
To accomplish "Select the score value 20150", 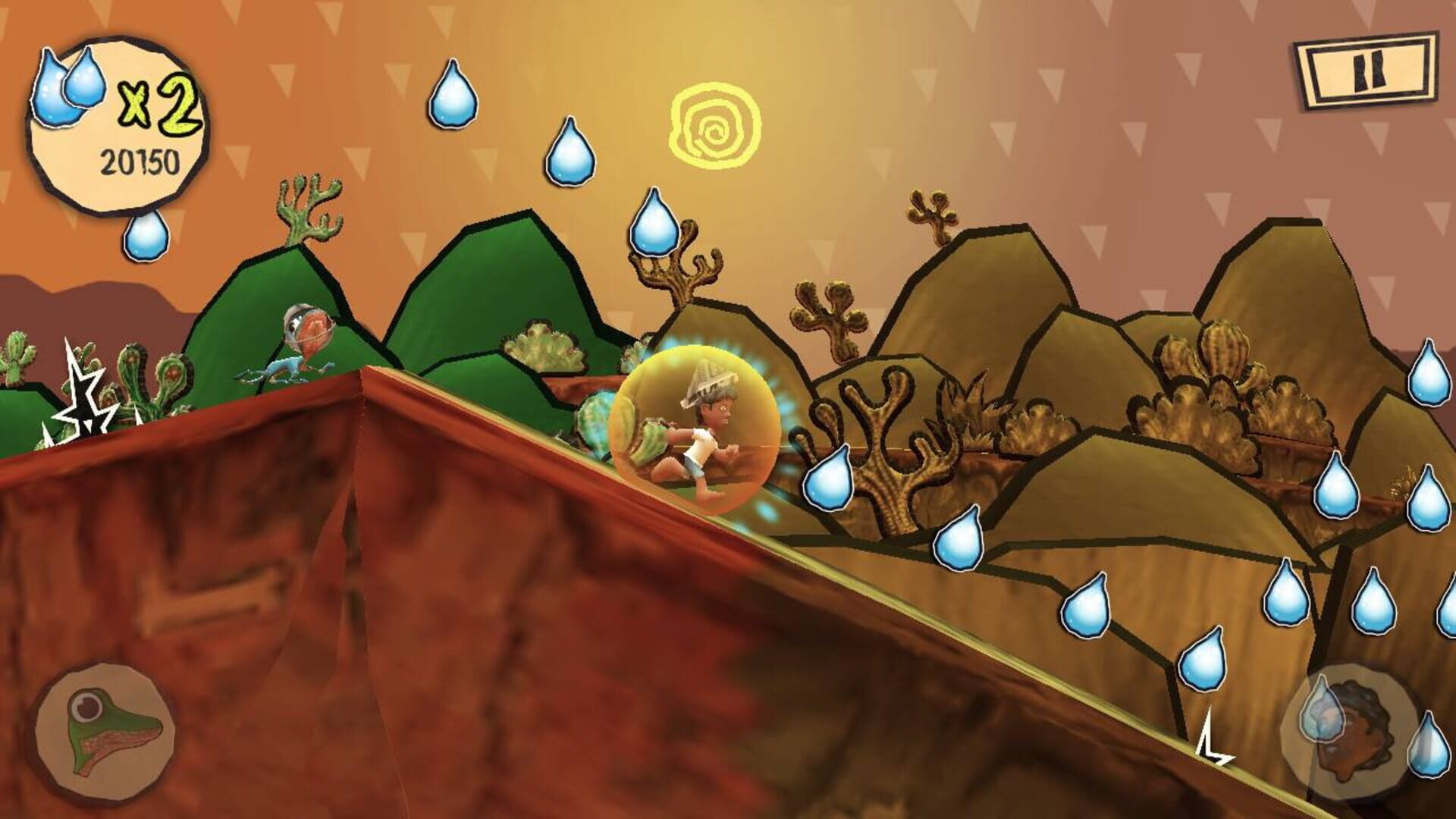I will [x=139, y=159].
